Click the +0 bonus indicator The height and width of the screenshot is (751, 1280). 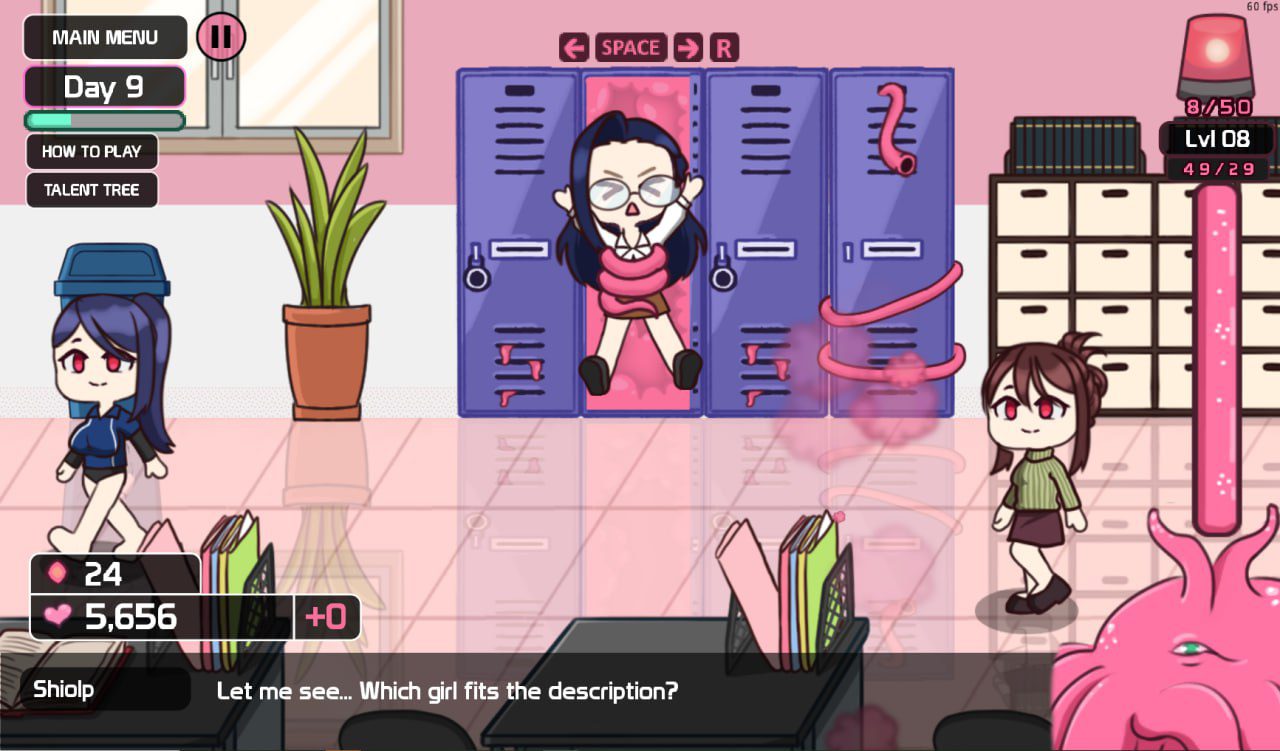[327, 617]
